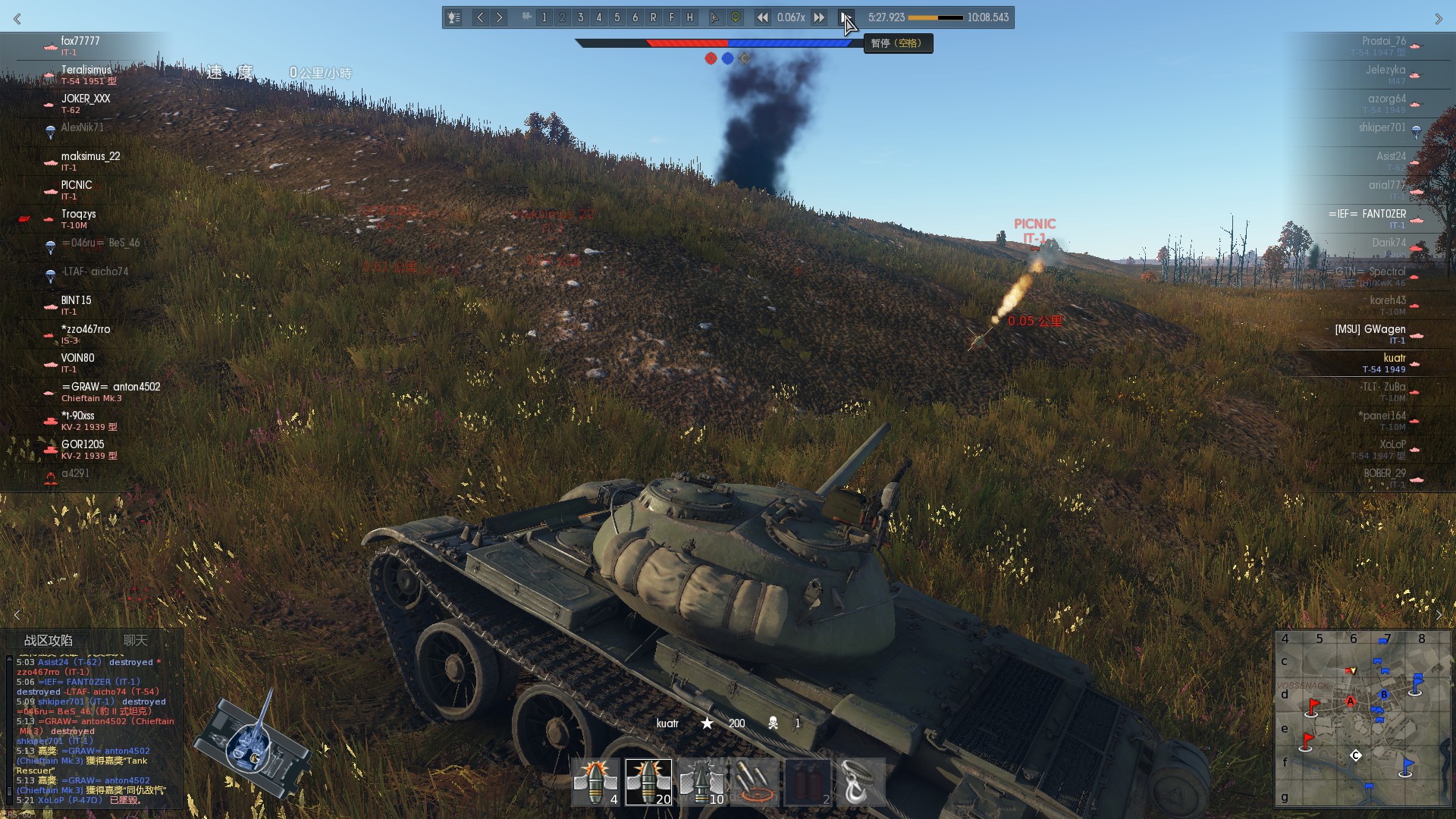
Task: Enable the H camera button
Action: pos(689,17)
